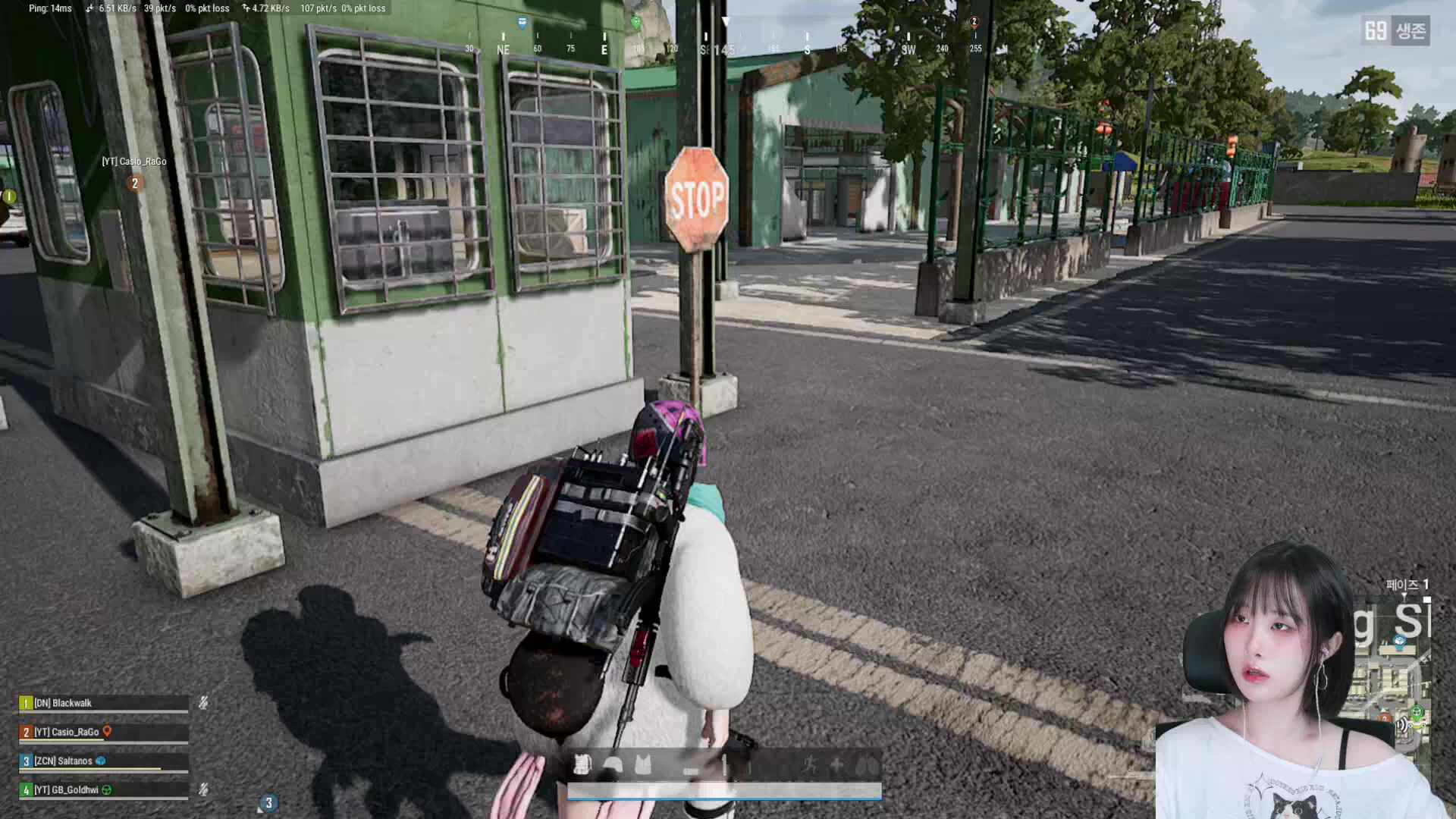Click the orange map pin beside Casio_RaGo
The height and width of the screenshot is (819, 1456).
click(108, 732)
